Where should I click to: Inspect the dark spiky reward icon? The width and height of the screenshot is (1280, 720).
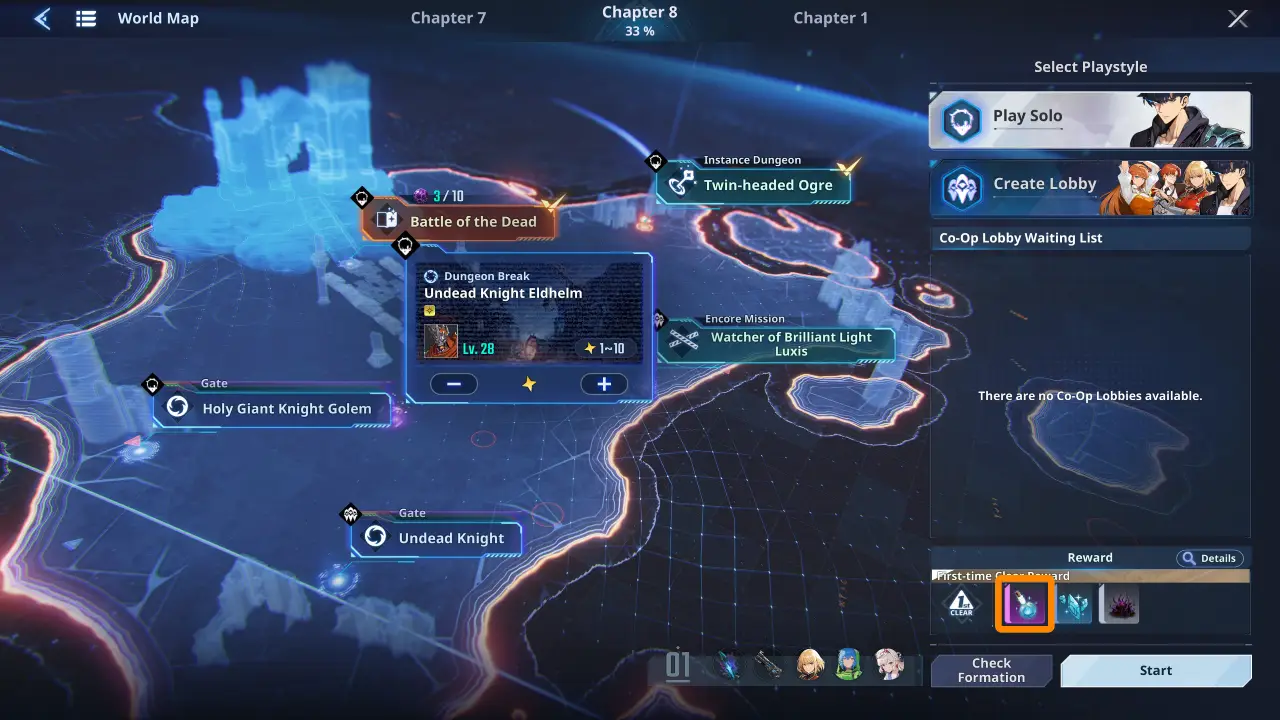tap(1119, 604)
